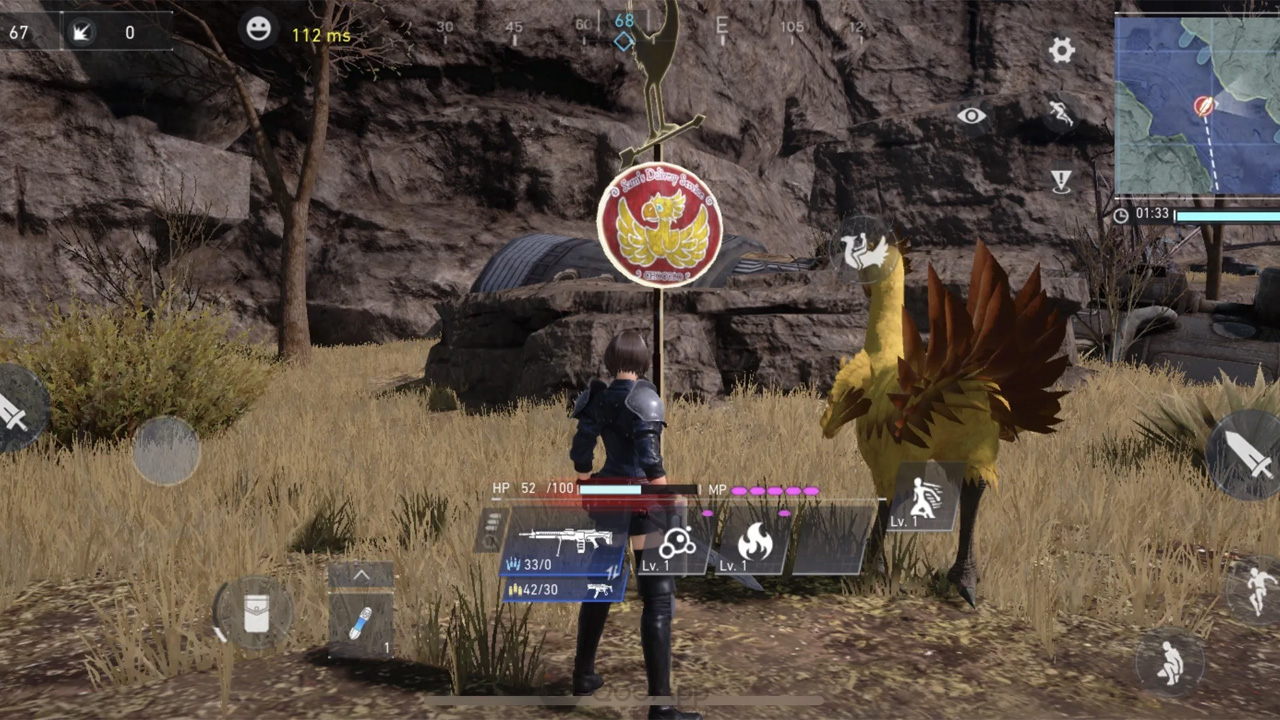Switch to the secondary gun slot
The image size is (1280, 720).
tap(565, 589)
